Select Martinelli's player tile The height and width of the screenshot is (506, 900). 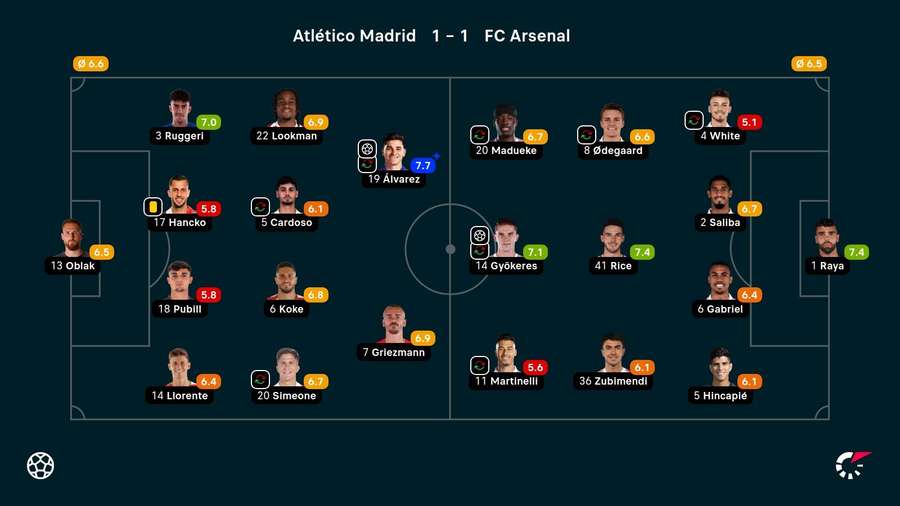pyautogui.click(x=507, y=355)
